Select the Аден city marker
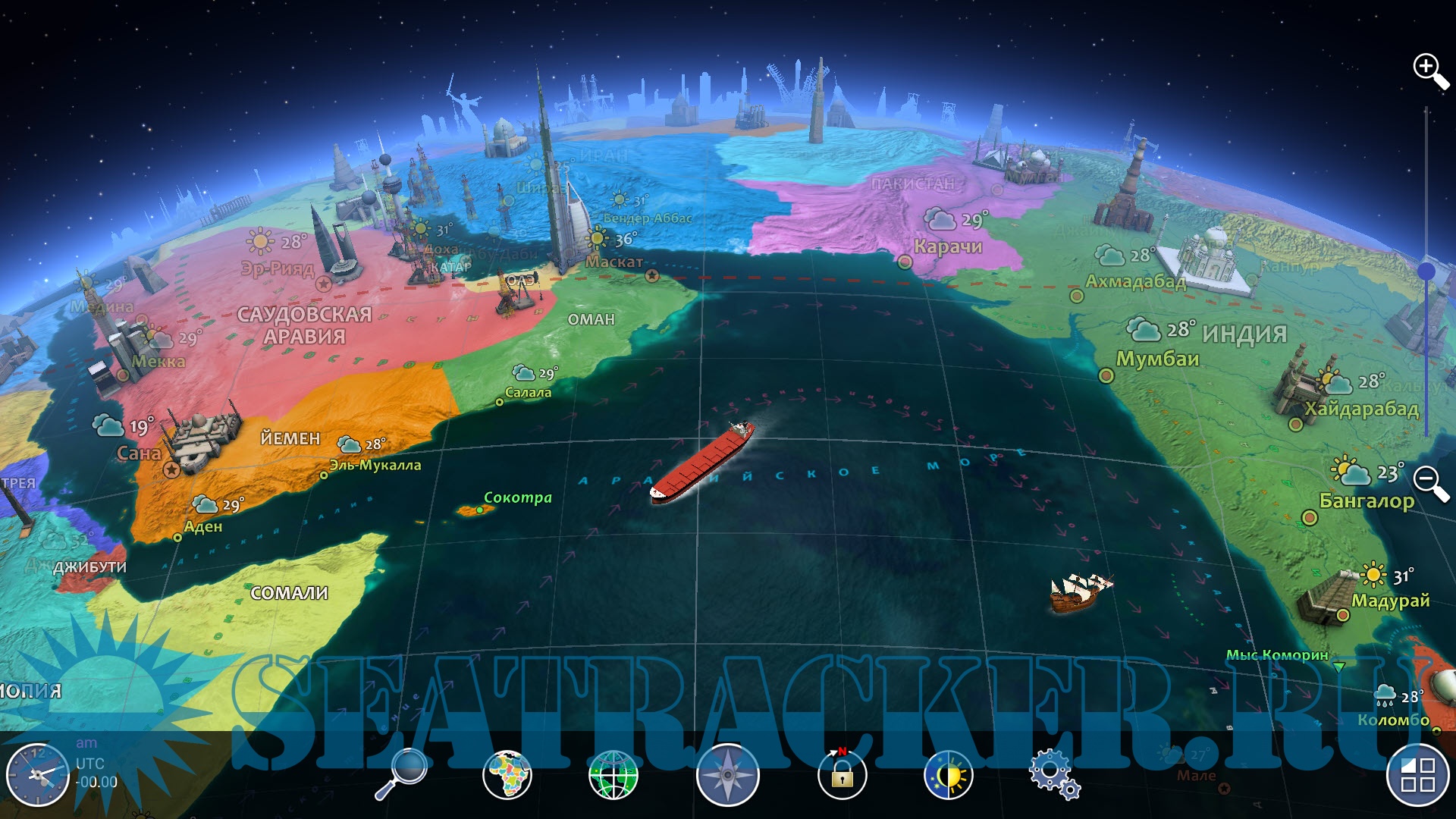The width and height of the screenshot is (1456, 819). pyautogui.click(x=177, y=538)
